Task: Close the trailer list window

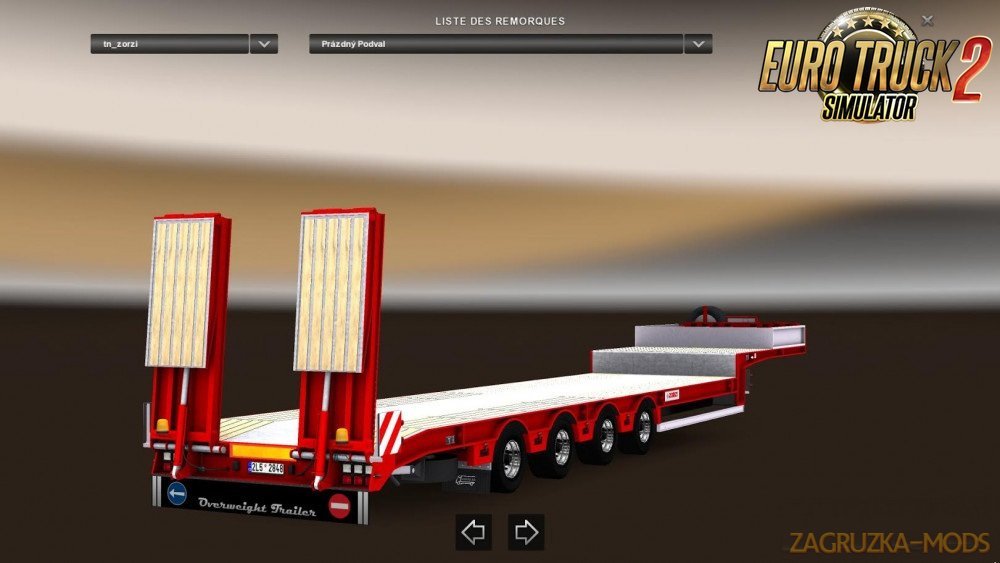Action: pos(928,19)
